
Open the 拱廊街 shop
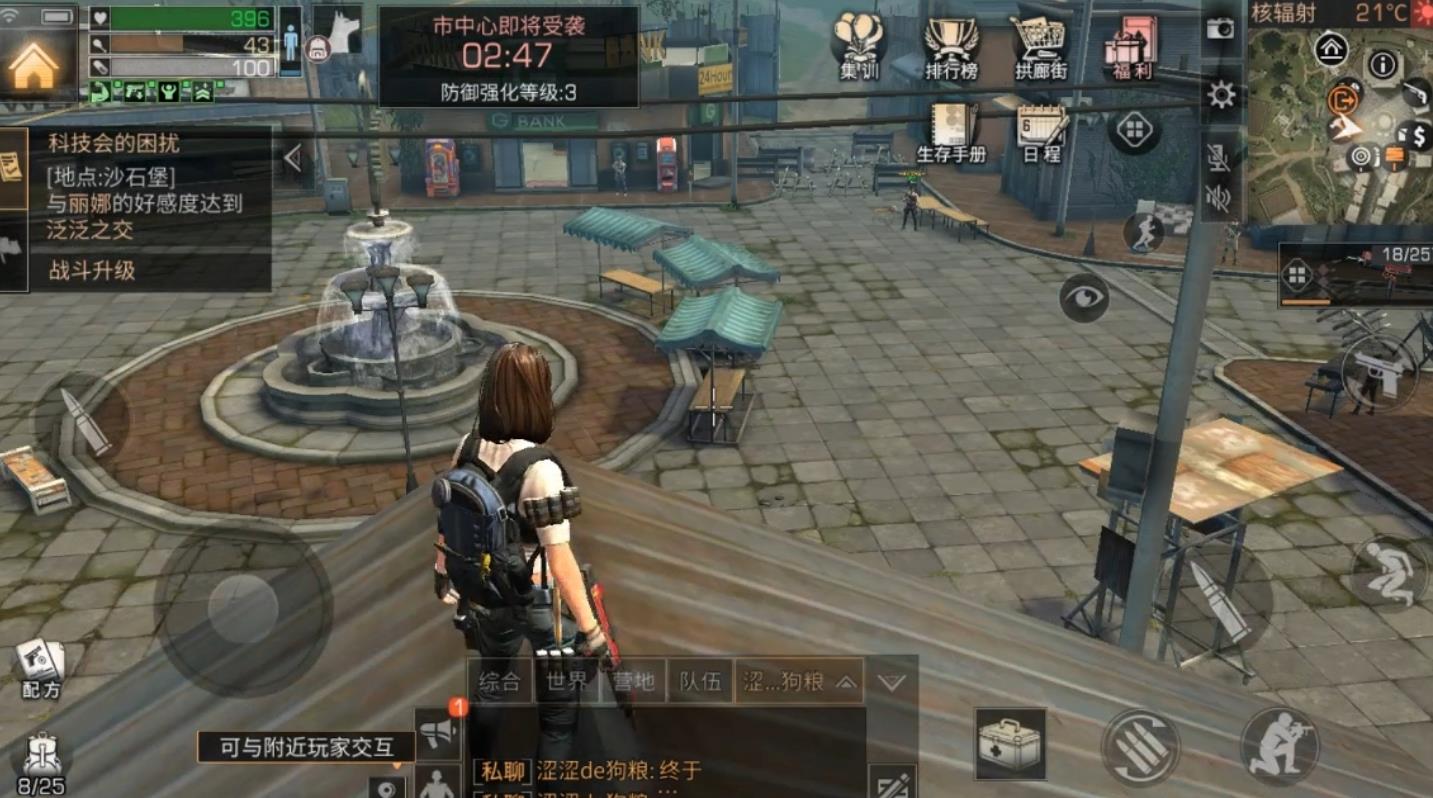[x=1040, y=45]
